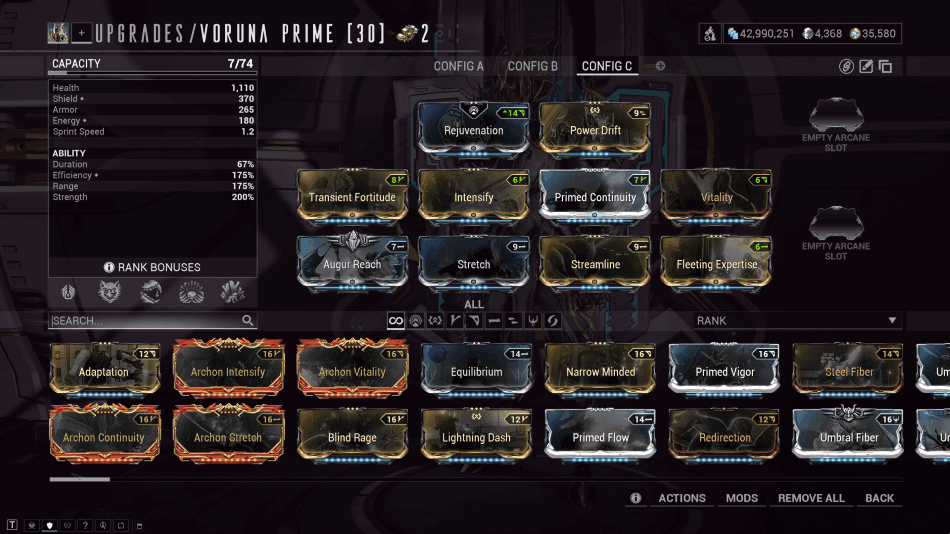This screenshot has height=534, width=950.
Task: Click the mod search field
Action: click(145, 321)
